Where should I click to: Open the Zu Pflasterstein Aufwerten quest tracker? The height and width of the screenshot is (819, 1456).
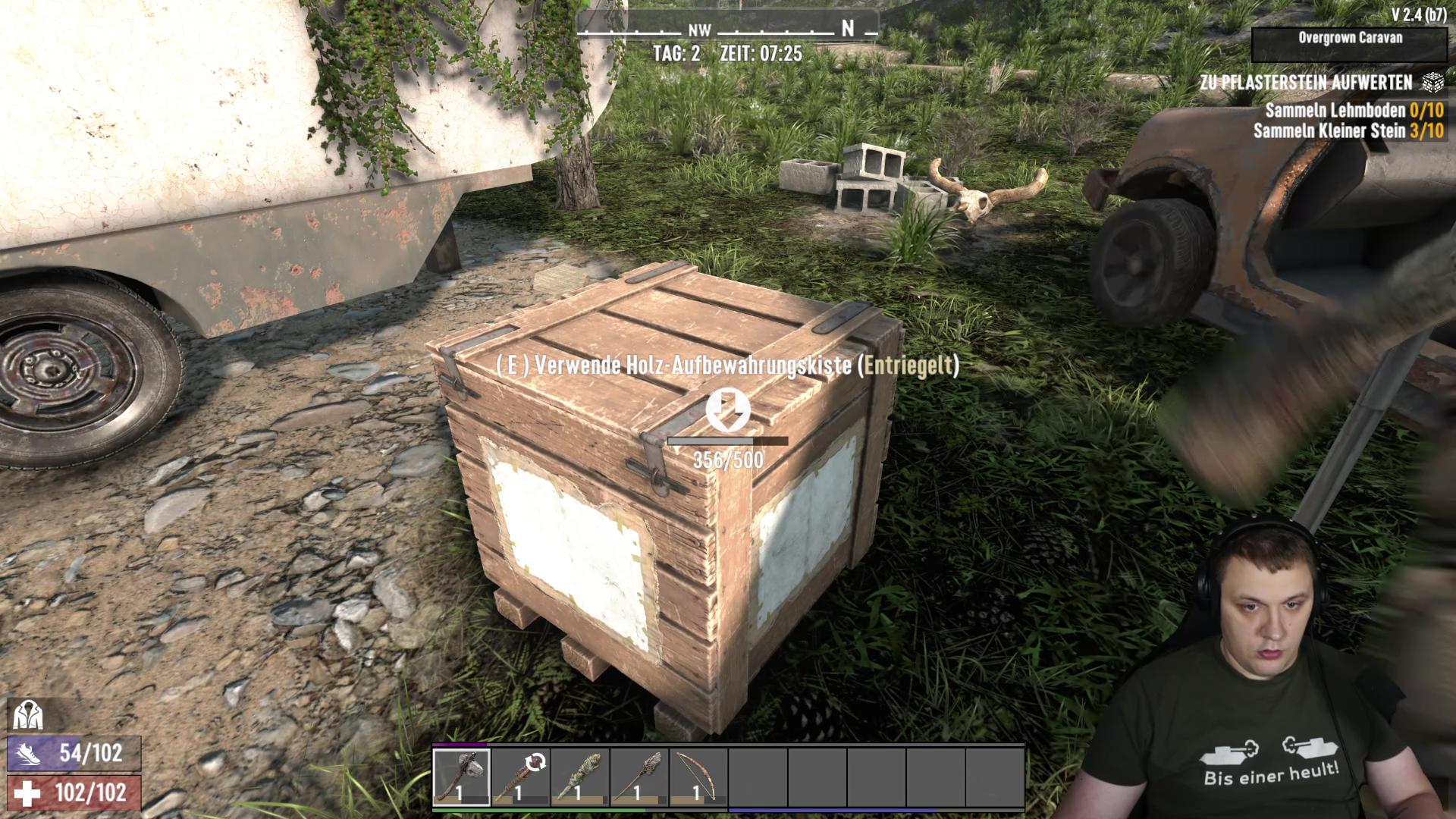pos(1307,82)
